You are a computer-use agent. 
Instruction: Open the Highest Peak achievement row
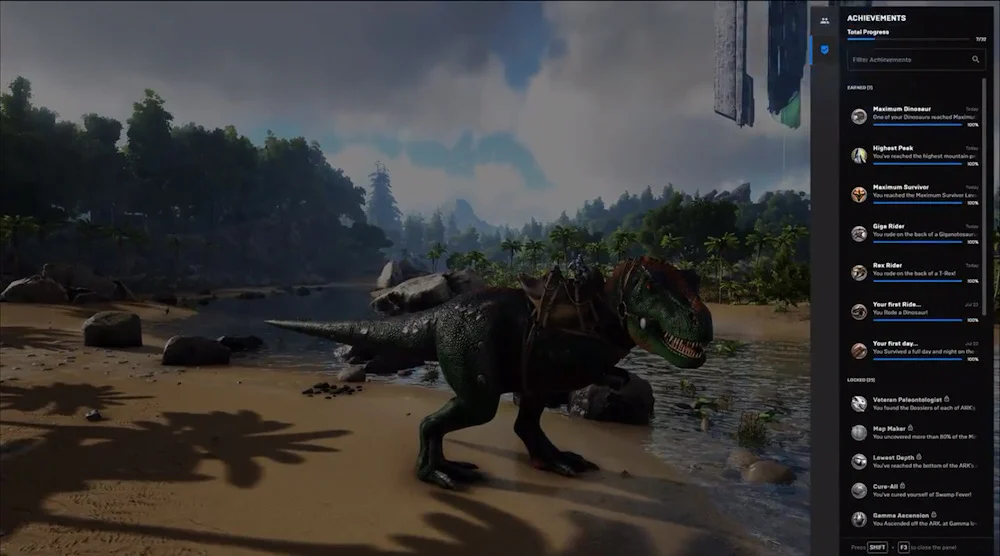(x=915, y=155)
